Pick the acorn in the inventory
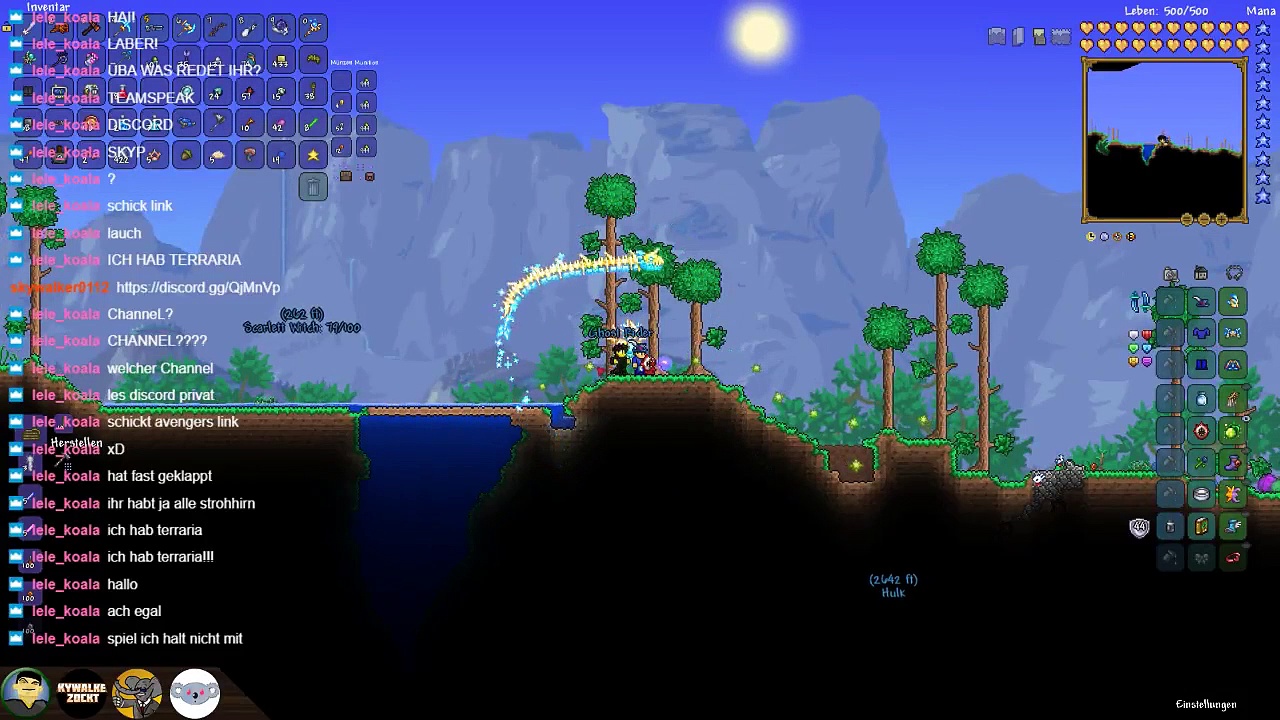The width and height of the screenshot is (1280, 720). pos(185,155)
